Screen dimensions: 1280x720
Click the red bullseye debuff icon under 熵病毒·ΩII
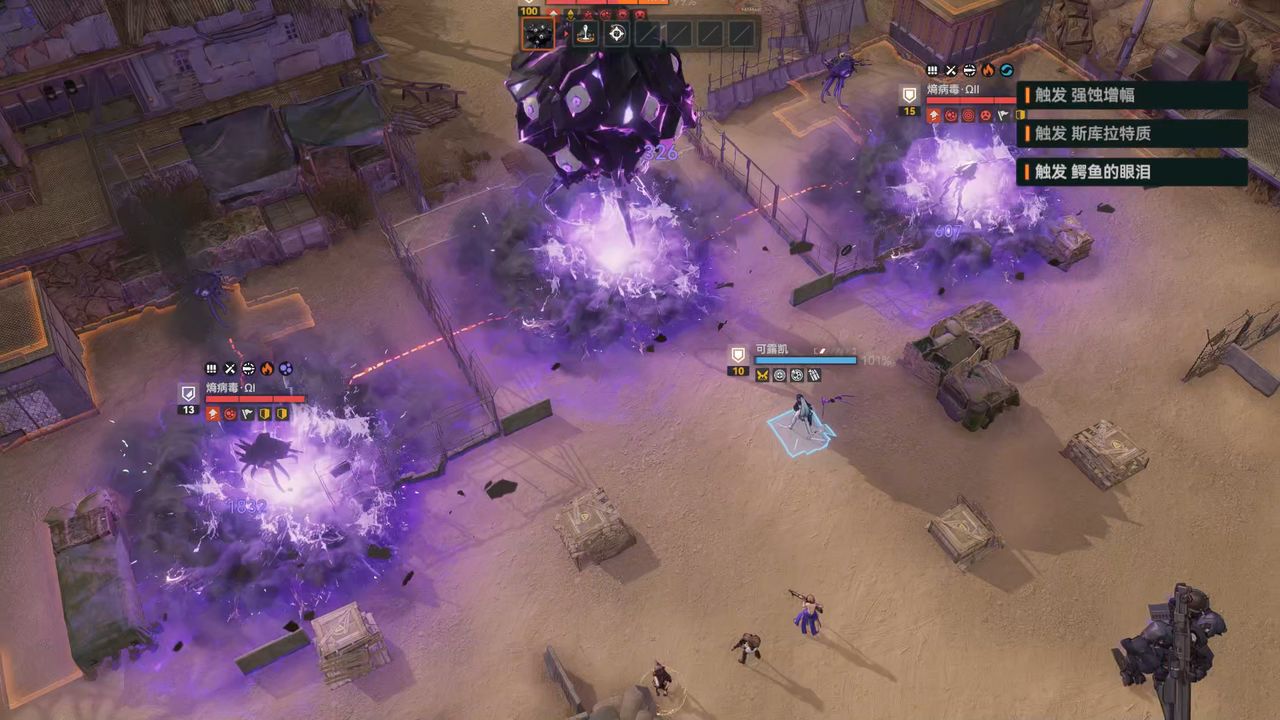[968, 115]
